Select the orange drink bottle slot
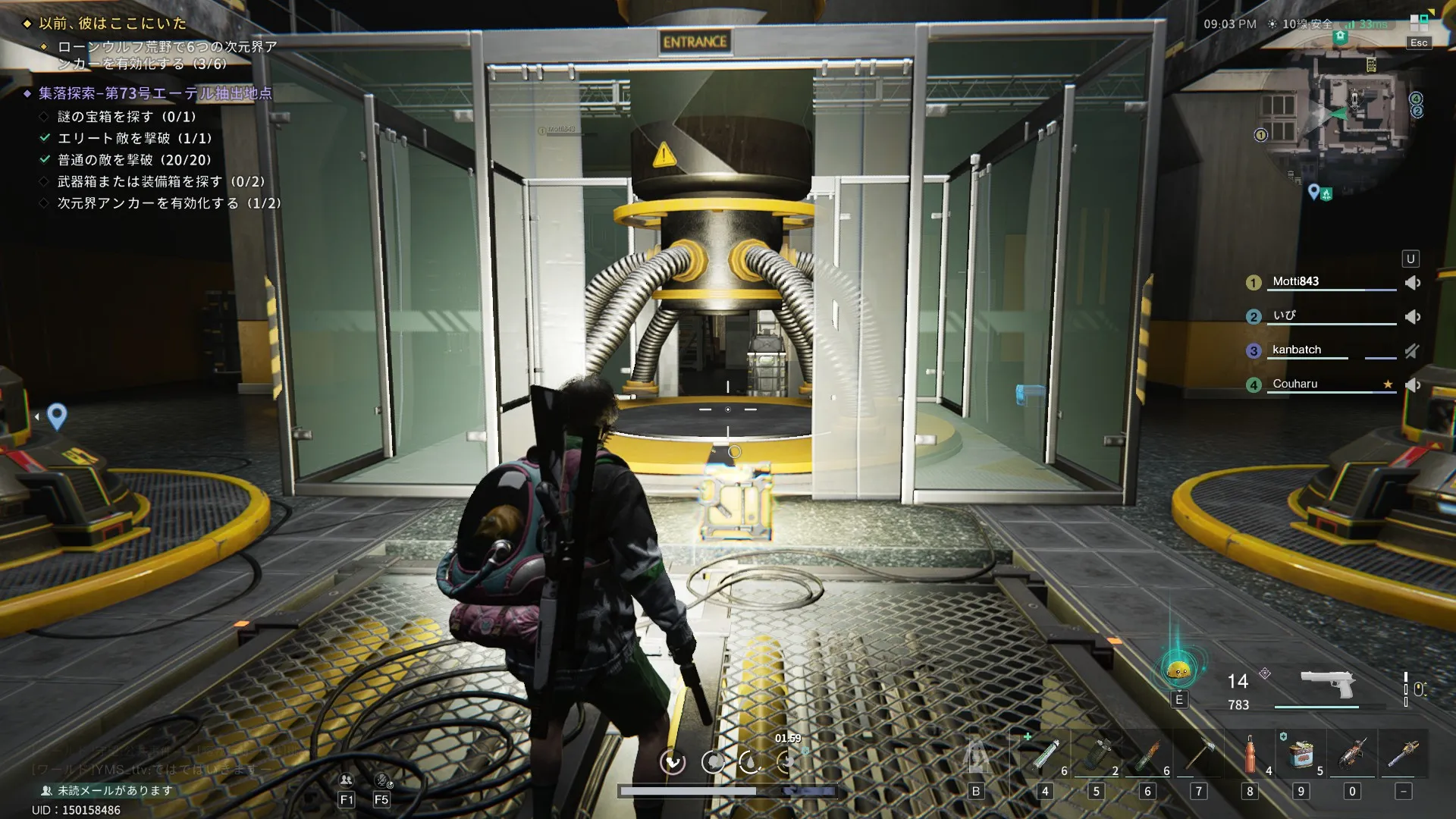Screen dimensions: 1456x819 (1250, 755)
